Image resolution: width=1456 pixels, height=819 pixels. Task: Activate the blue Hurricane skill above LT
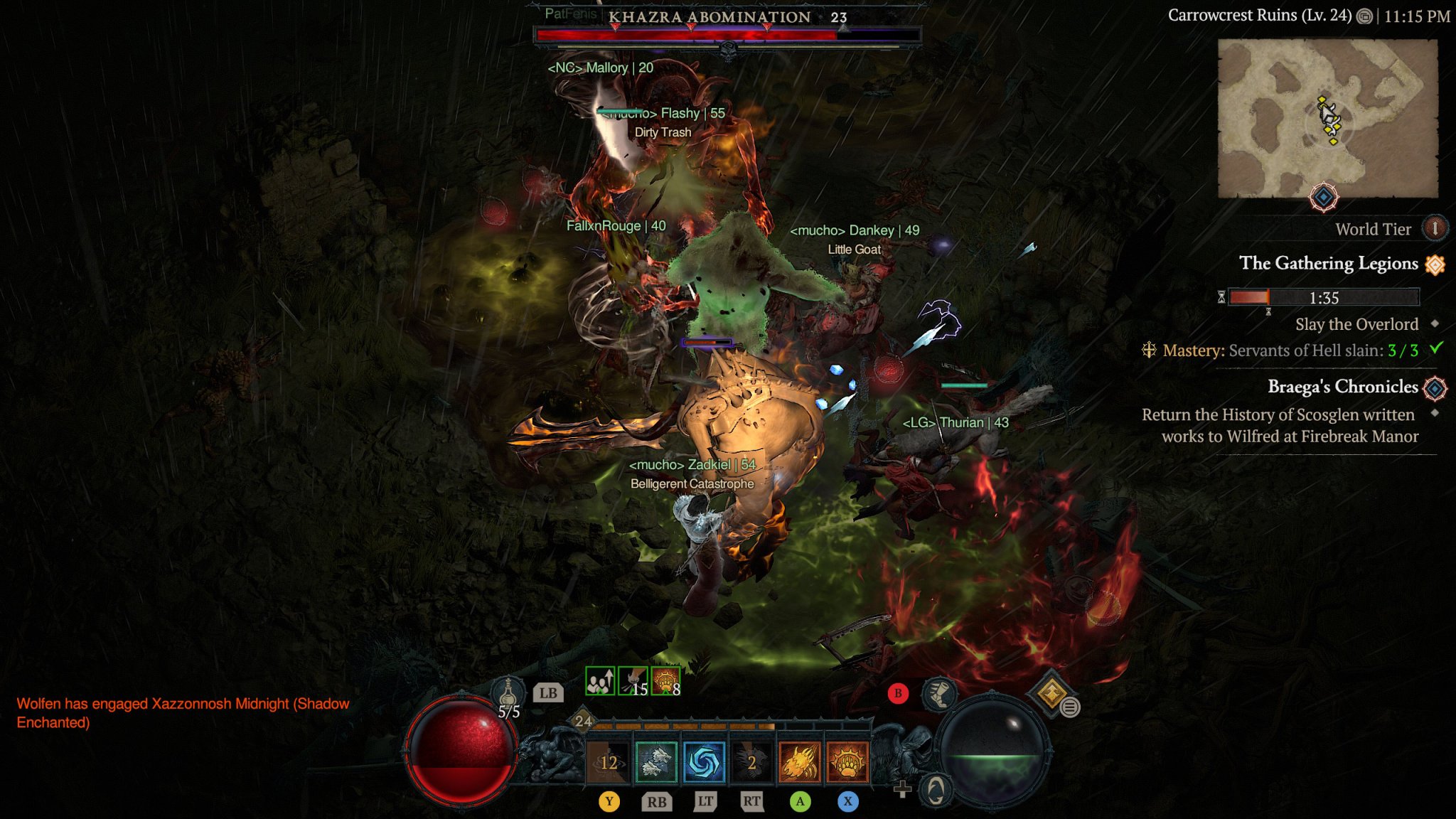704,761
